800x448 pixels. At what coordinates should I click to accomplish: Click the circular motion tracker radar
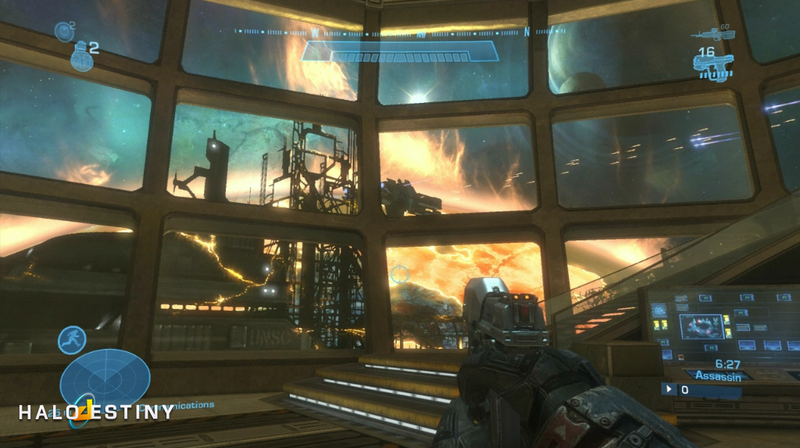(105, 380)
